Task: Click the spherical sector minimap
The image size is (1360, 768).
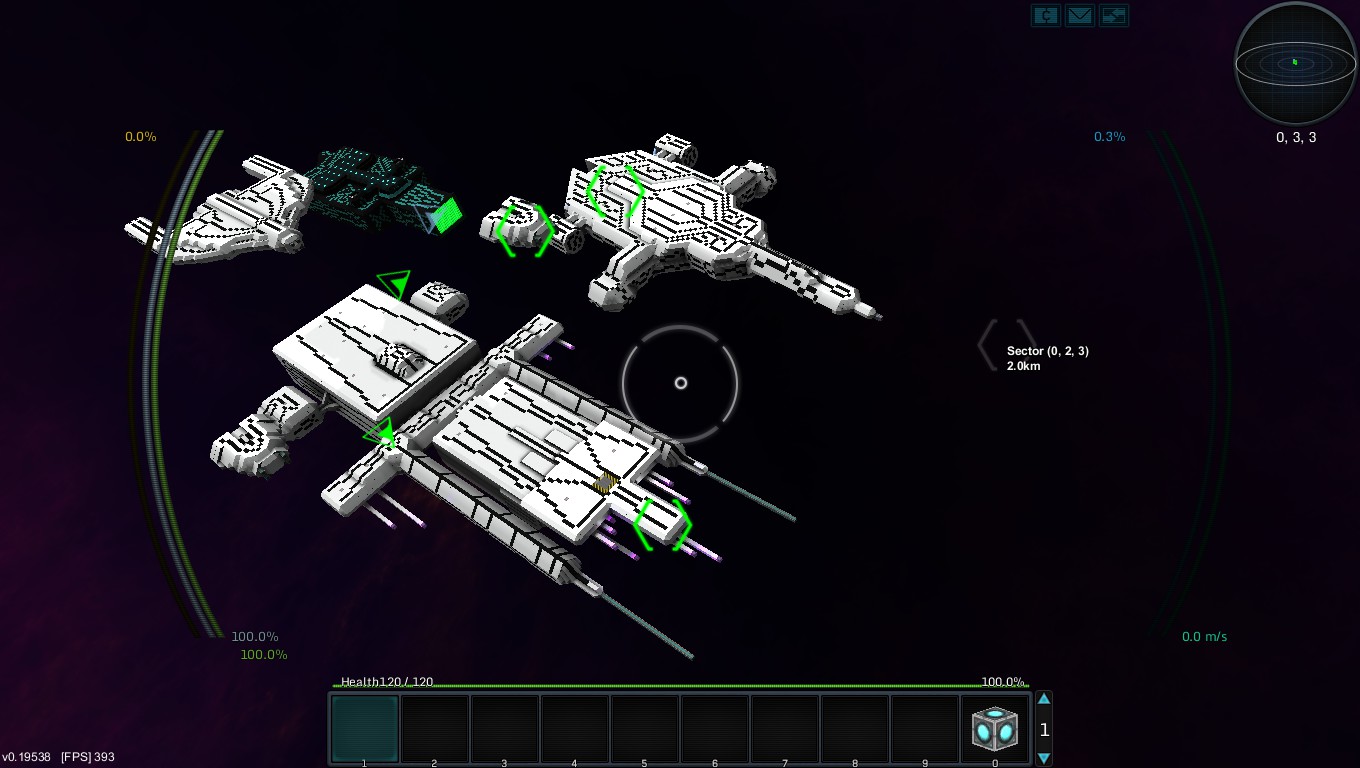Action: pyautogui.click(x=1295, y=63)
